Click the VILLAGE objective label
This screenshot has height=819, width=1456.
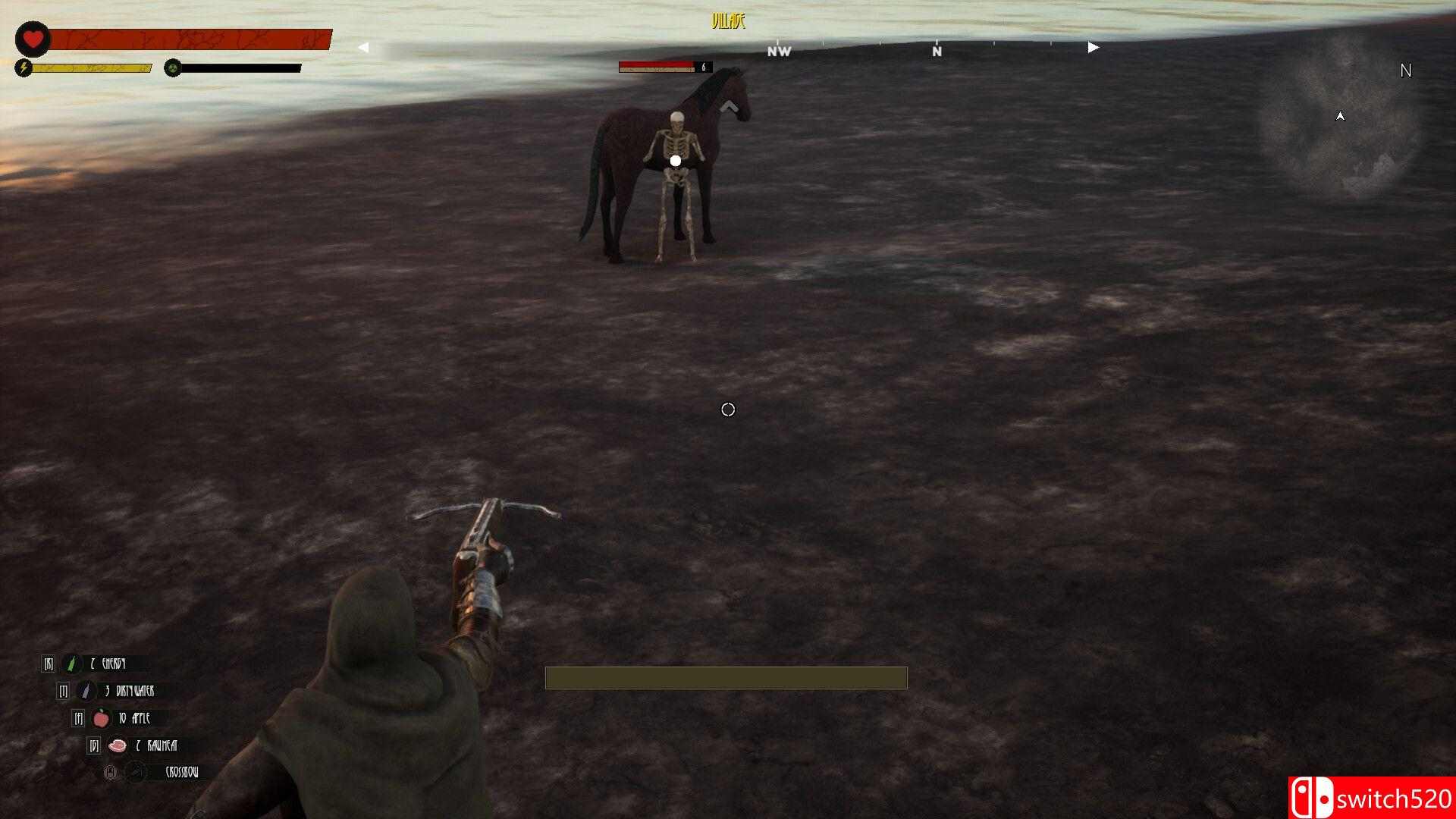[729, 21]
